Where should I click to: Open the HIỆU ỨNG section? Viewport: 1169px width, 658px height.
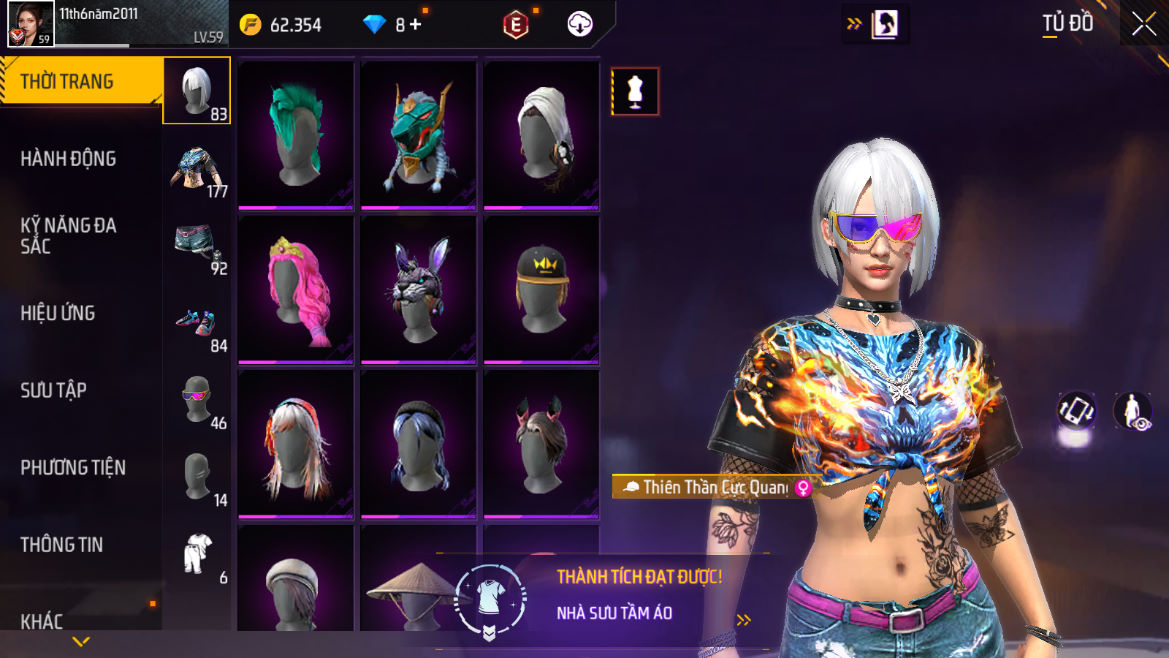58,313
